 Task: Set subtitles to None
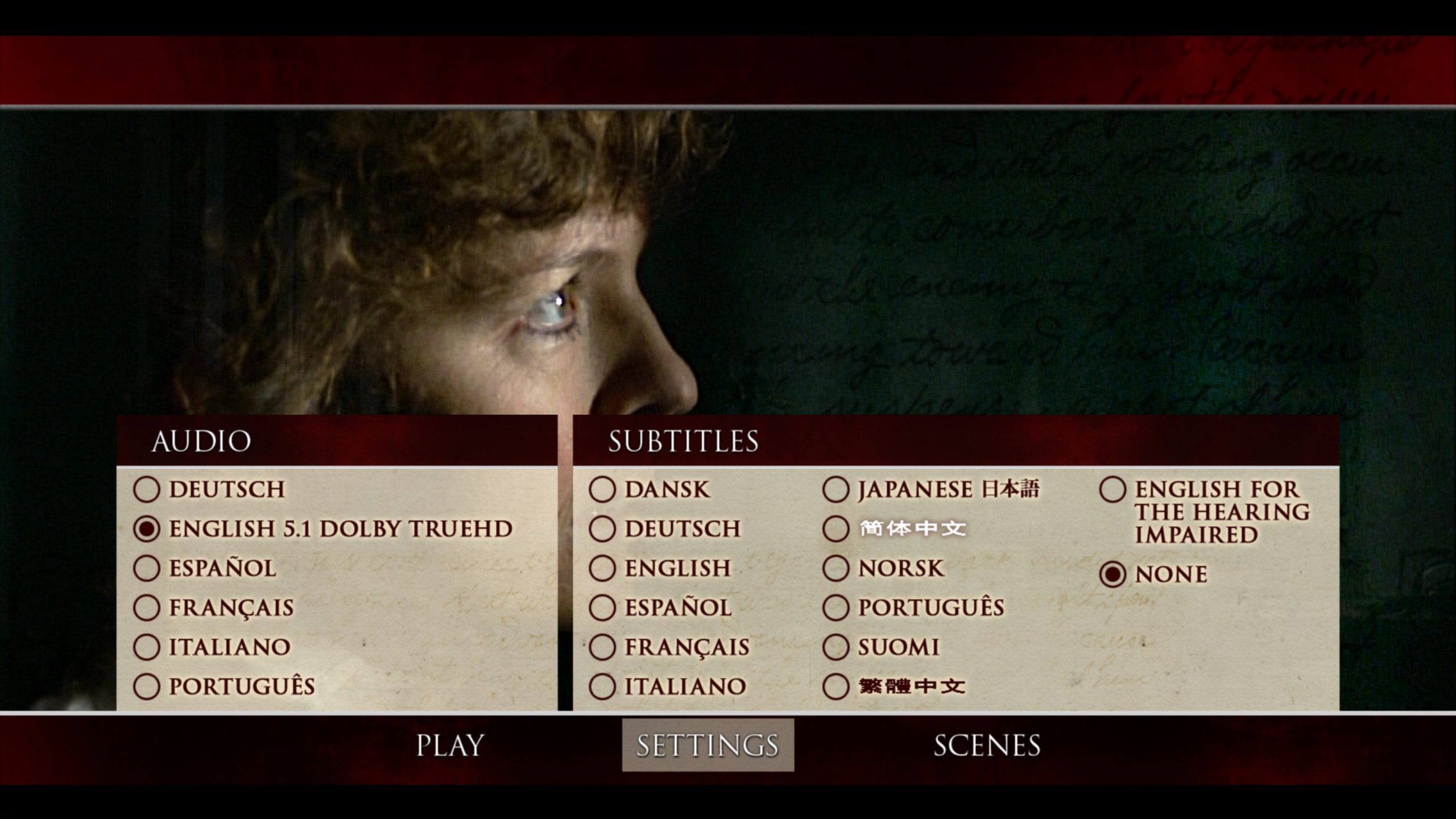tap(1113, 574)
